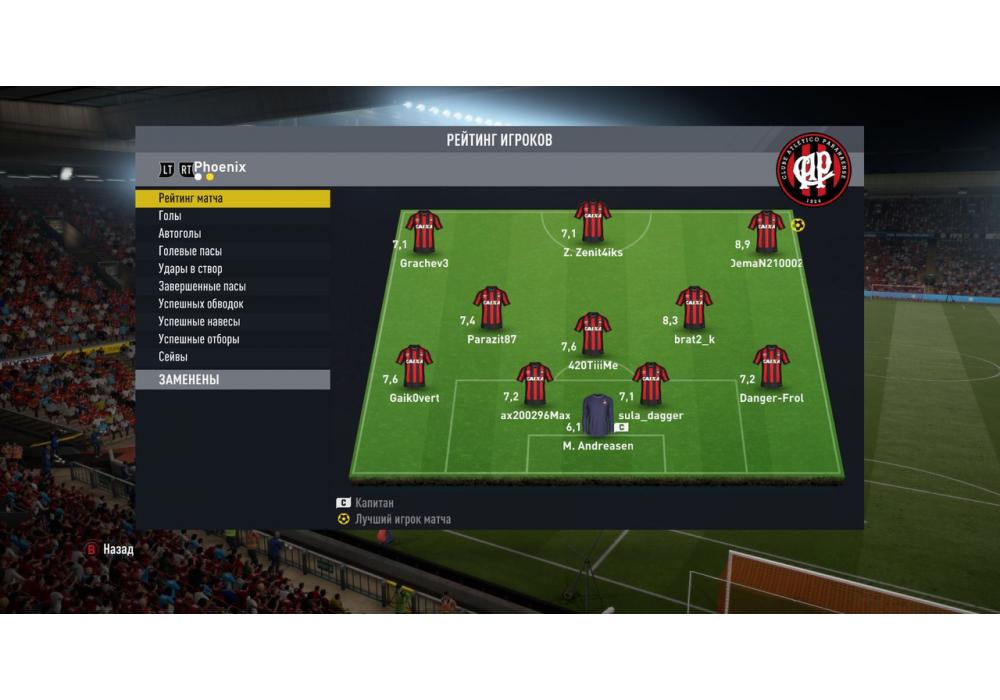Select defender GaikOvert's jersey
The width and height of the screenshot is (1000, 700).
click(414, 367)
